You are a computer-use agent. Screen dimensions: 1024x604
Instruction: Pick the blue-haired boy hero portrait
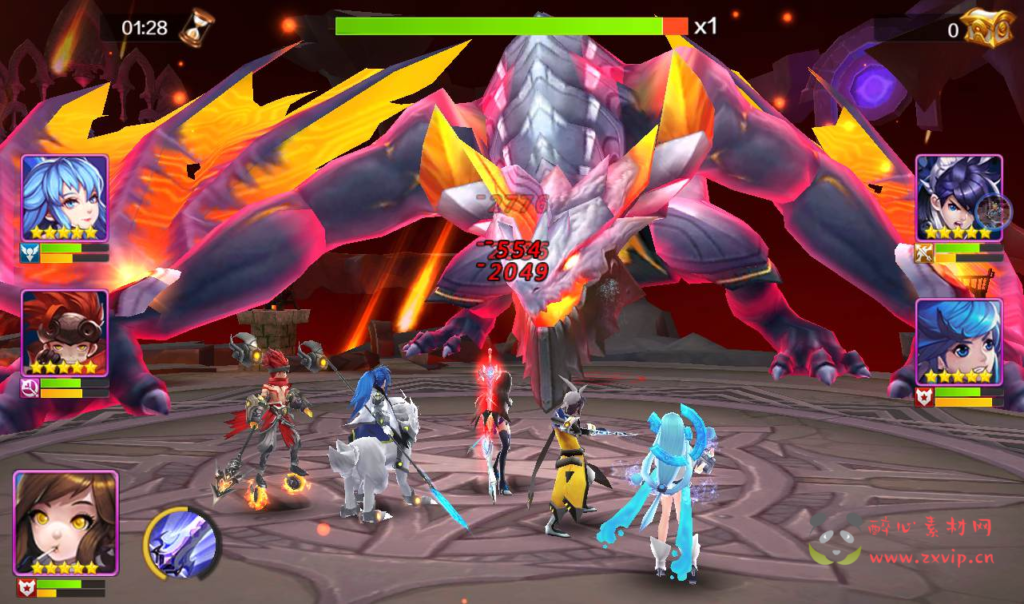coord(958,342)
